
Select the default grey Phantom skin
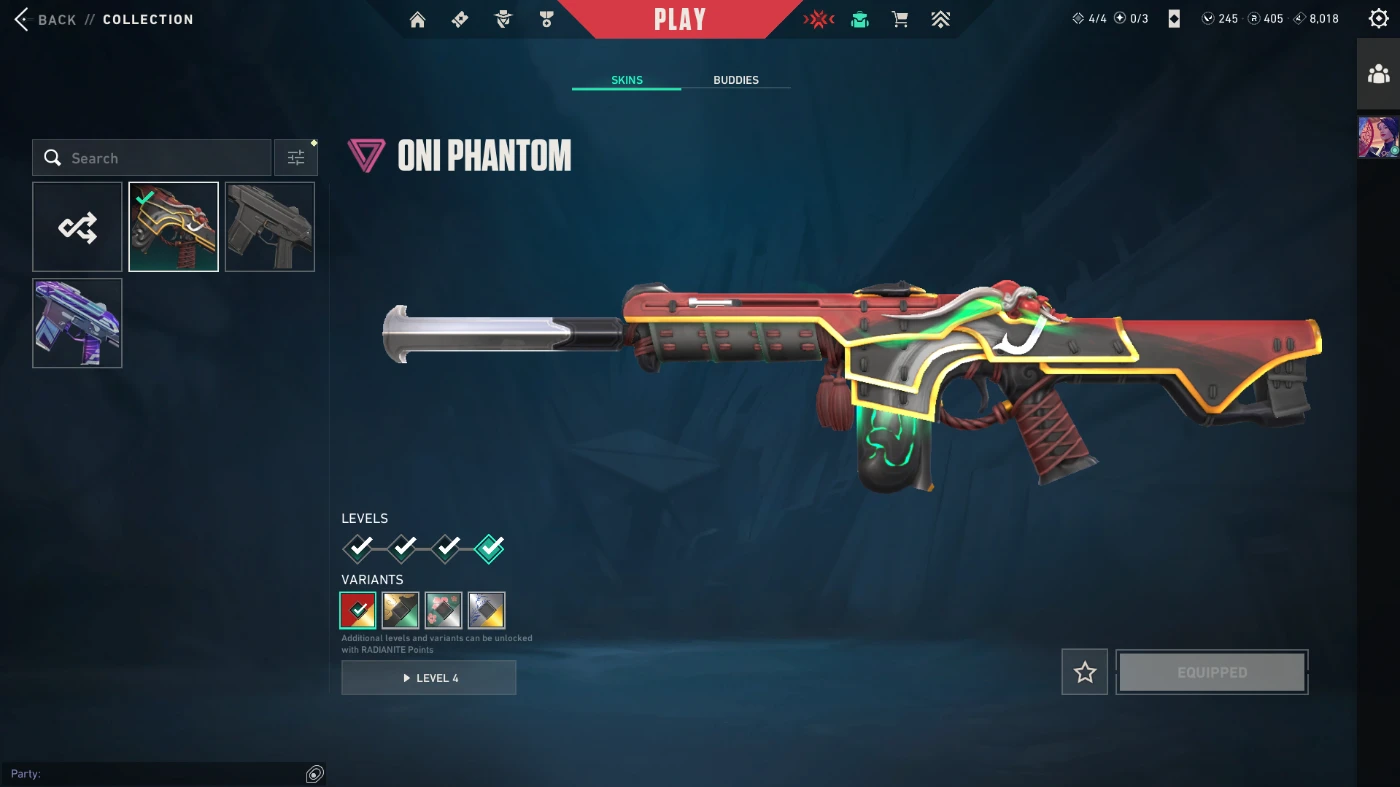(270, 227)
